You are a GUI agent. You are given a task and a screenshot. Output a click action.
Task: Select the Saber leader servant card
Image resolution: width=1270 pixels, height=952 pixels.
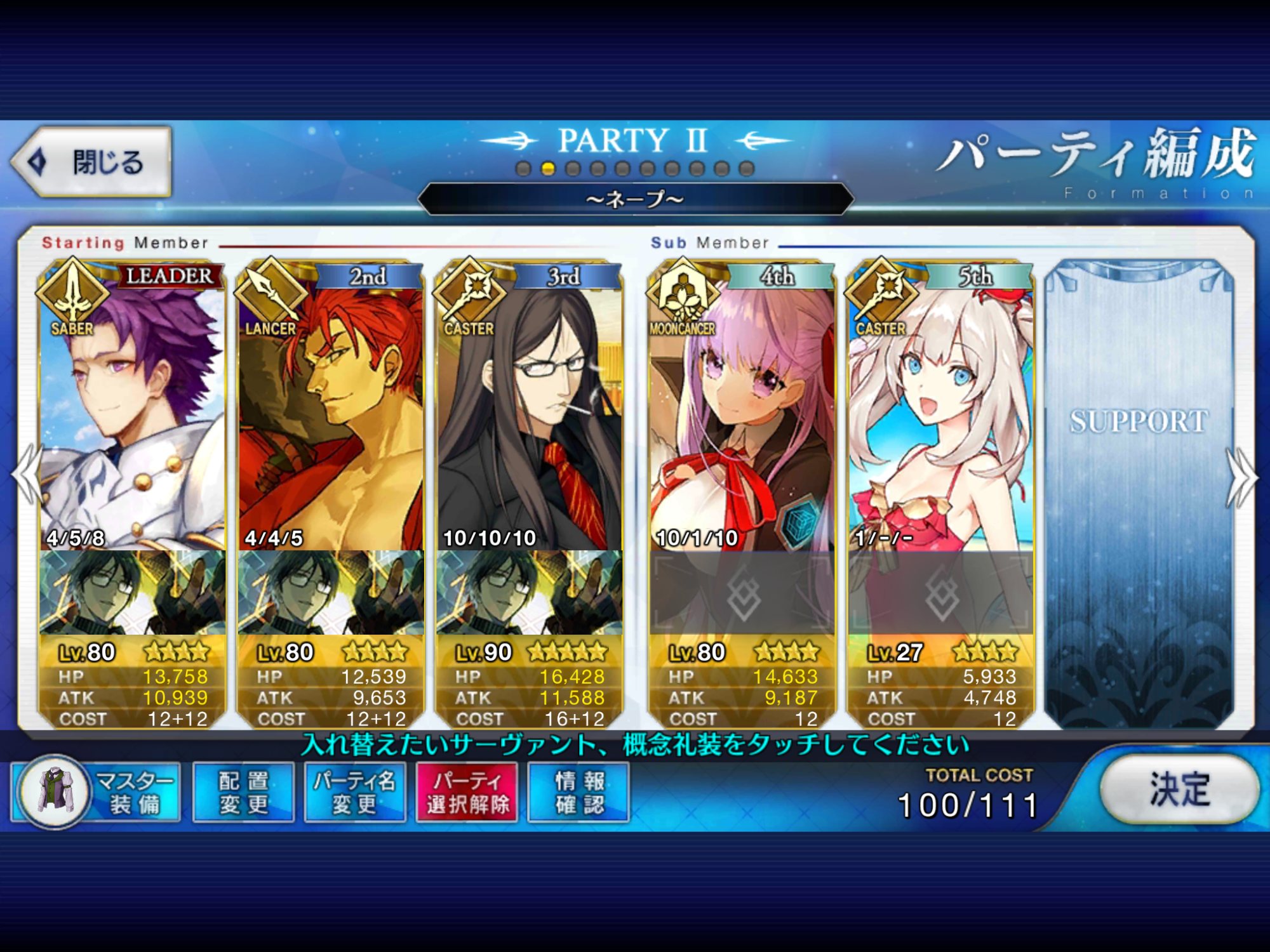coord(132,419)
